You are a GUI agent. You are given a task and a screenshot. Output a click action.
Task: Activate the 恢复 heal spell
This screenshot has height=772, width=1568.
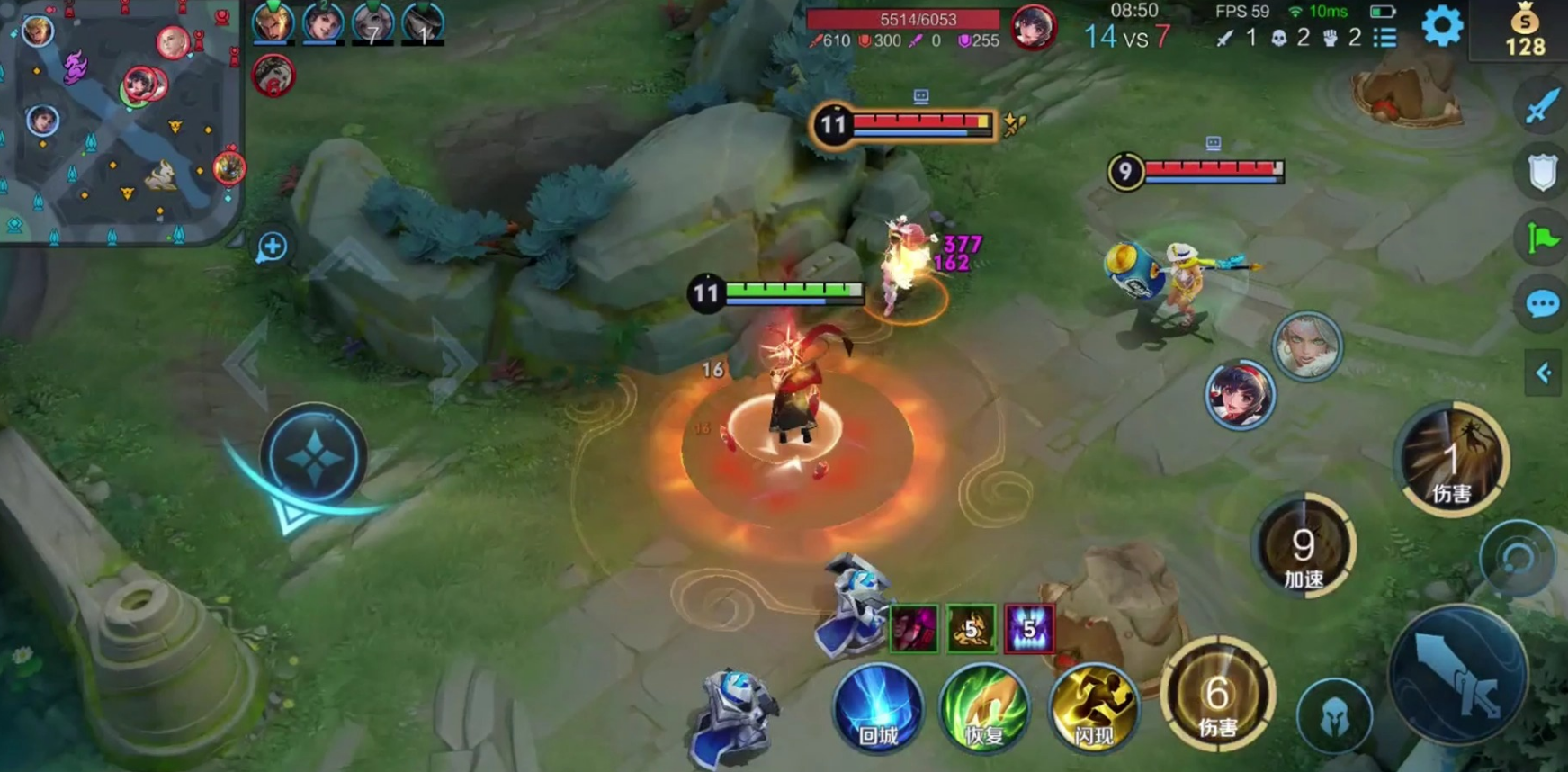click(984, 709)
